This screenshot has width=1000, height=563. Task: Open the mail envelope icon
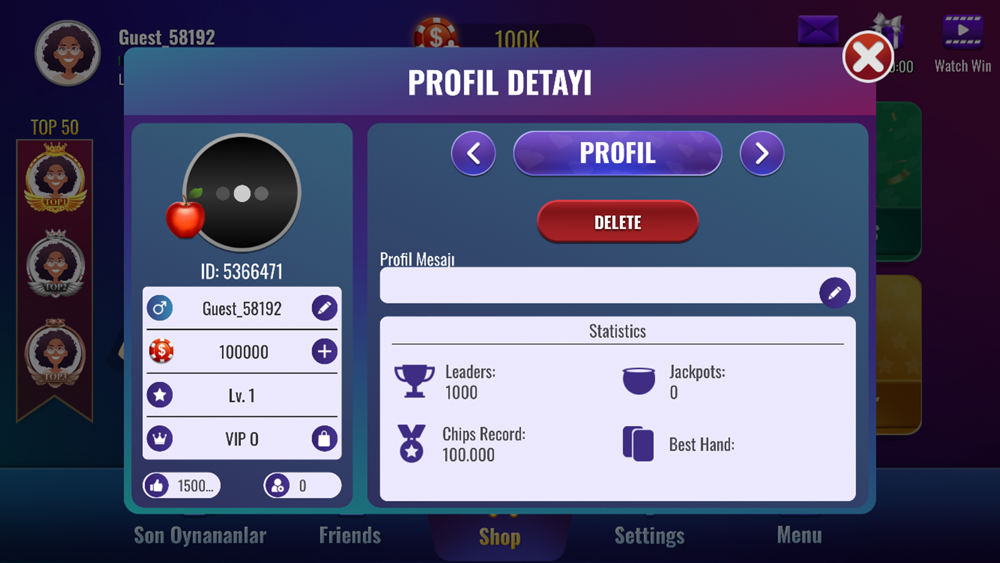[x=818, y=30]
